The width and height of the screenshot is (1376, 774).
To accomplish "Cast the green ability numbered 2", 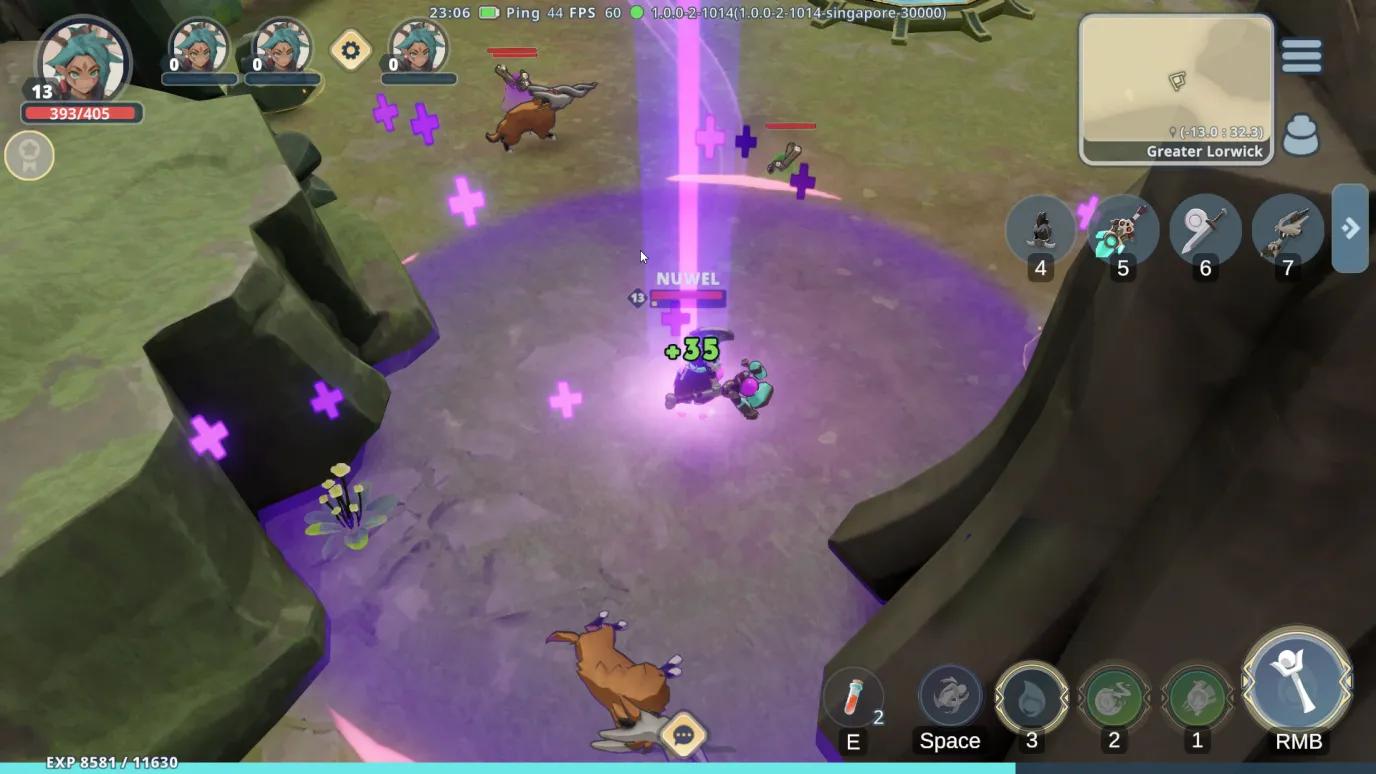I will point(1114,697).
